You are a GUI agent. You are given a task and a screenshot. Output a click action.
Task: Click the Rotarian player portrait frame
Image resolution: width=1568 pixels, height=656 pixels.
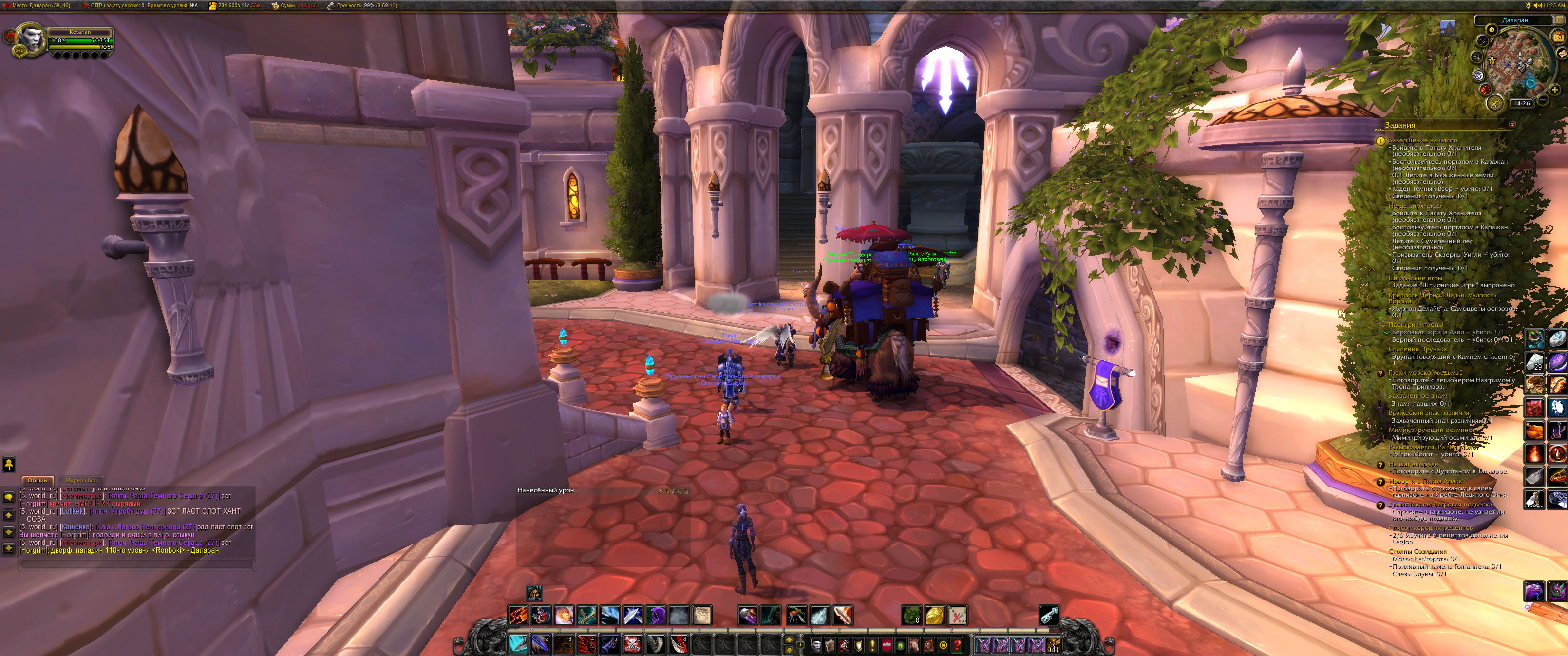(30, 39)
